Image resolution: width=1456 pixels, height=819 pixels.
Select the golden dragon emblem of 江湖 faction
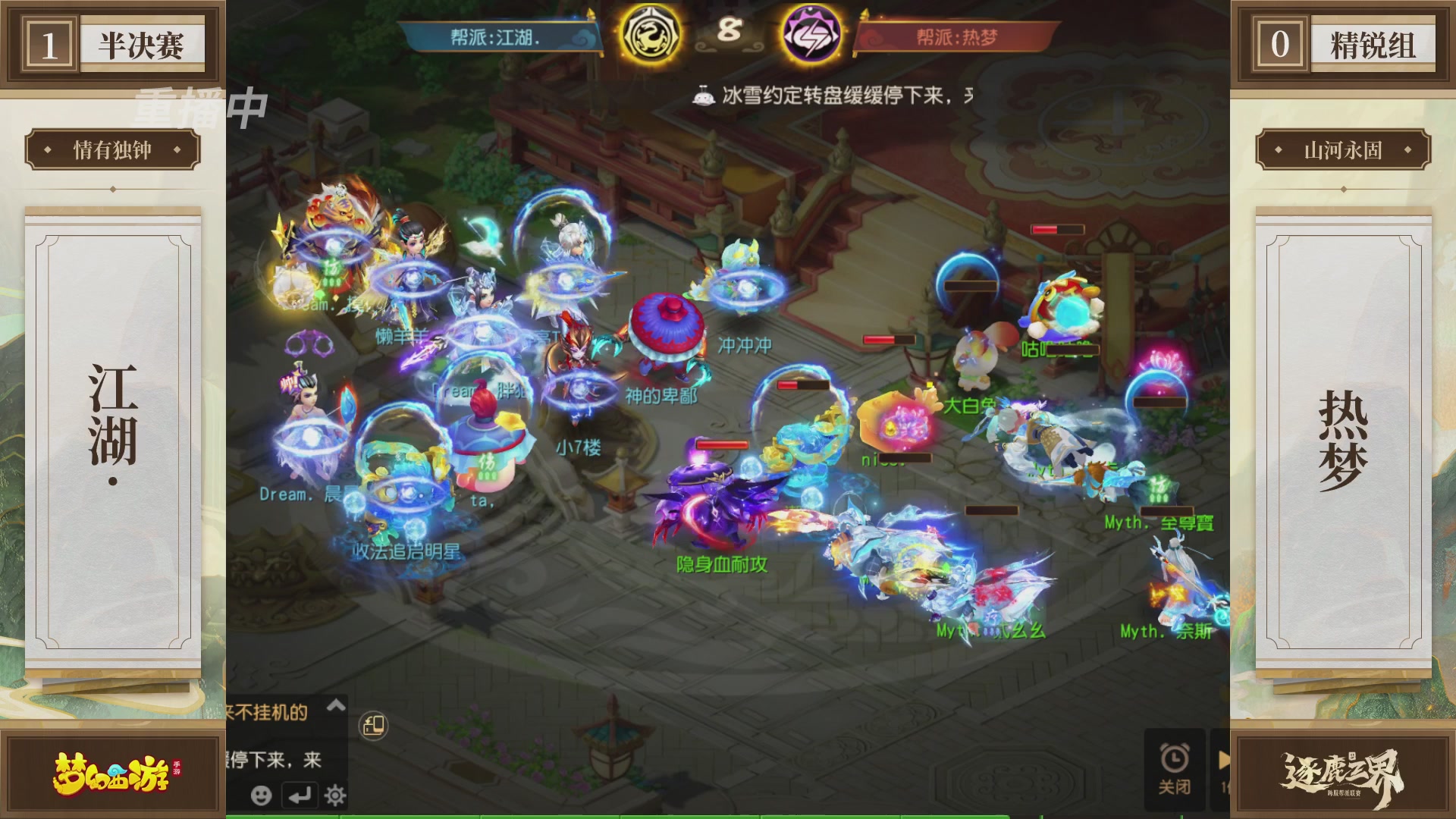point(650,34)
